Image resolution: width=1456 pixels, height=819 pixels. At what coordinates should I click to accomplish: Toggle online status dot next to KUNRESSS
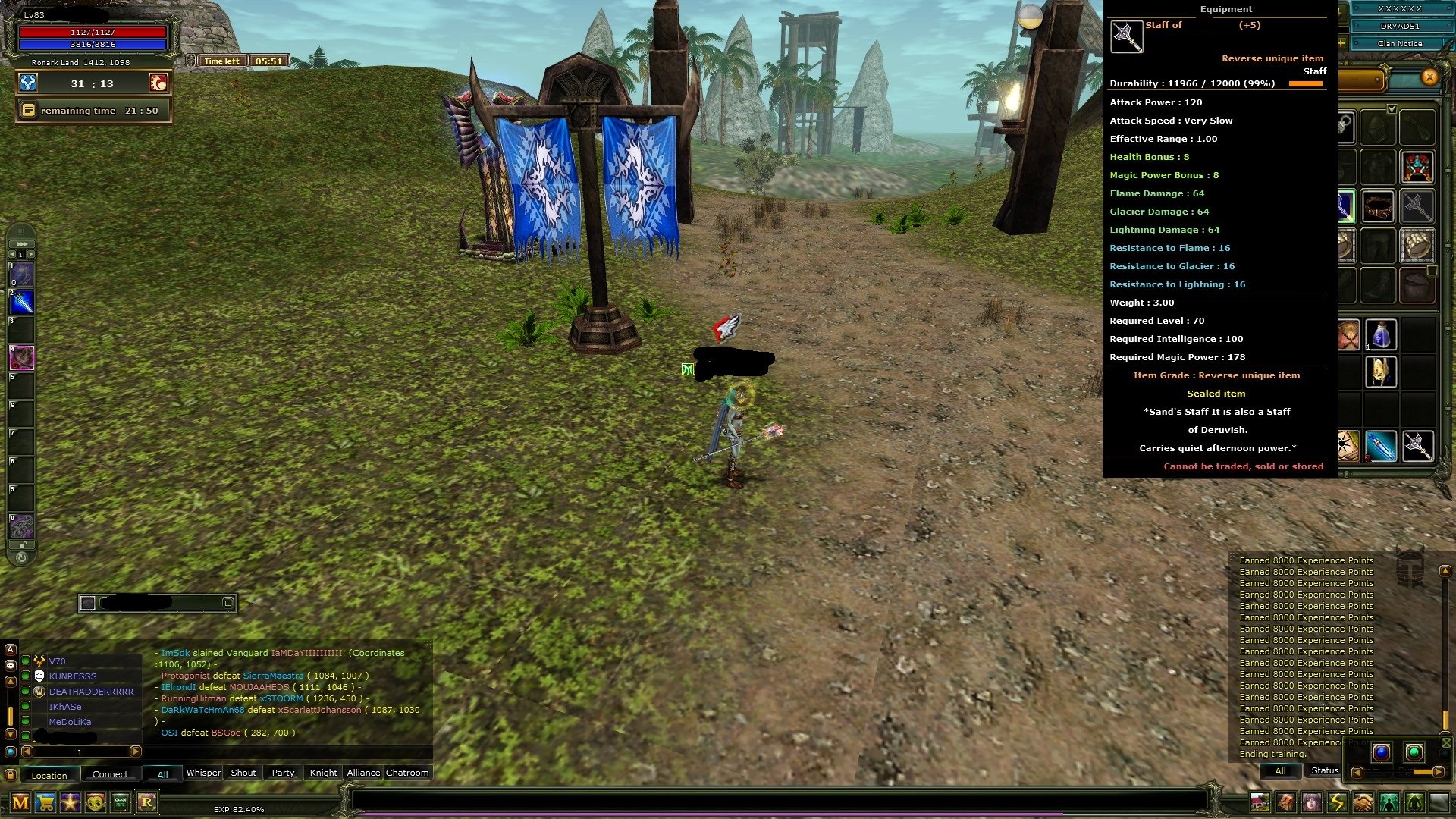[x=25, y=676]
